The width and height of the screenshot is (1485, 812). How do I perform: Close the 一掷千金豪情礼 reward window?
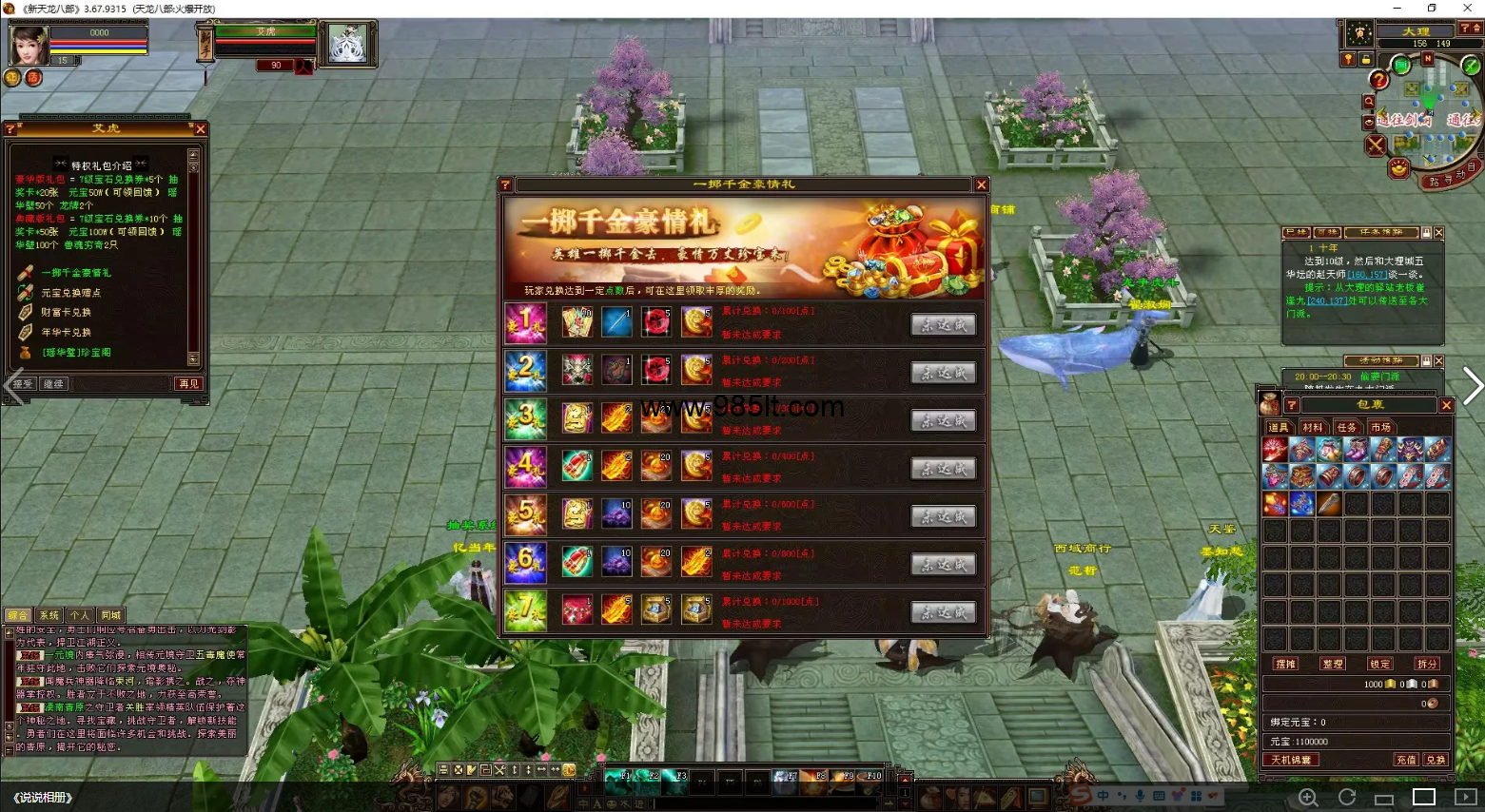(x=981, y=185)
